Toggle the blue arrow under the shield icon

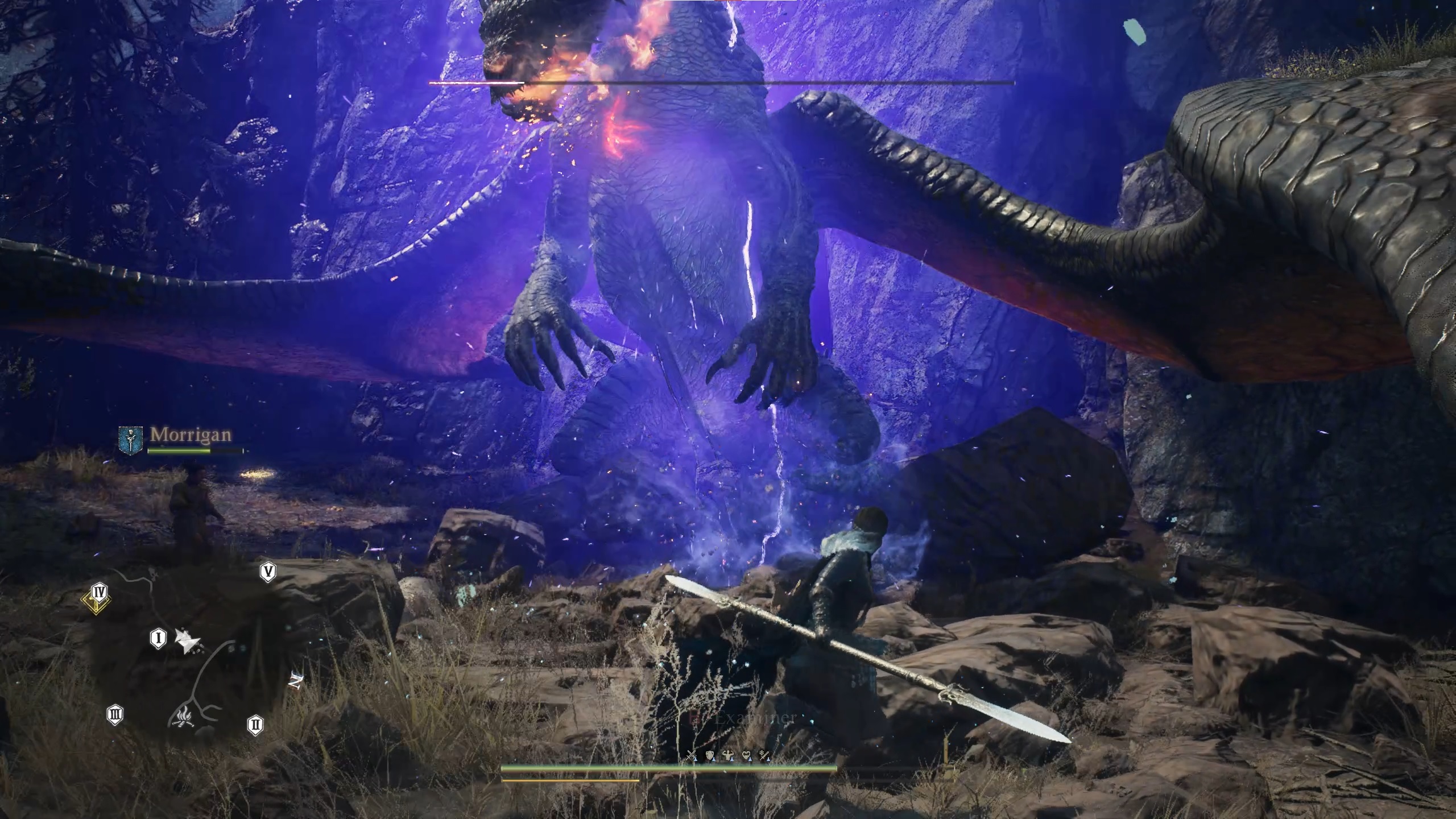pyautogui.click(x=714, y=760)
